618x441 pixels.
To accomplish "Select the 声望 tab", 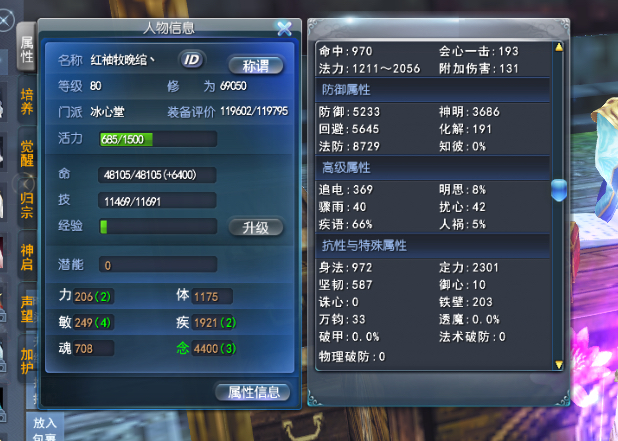I will point(27,304).
